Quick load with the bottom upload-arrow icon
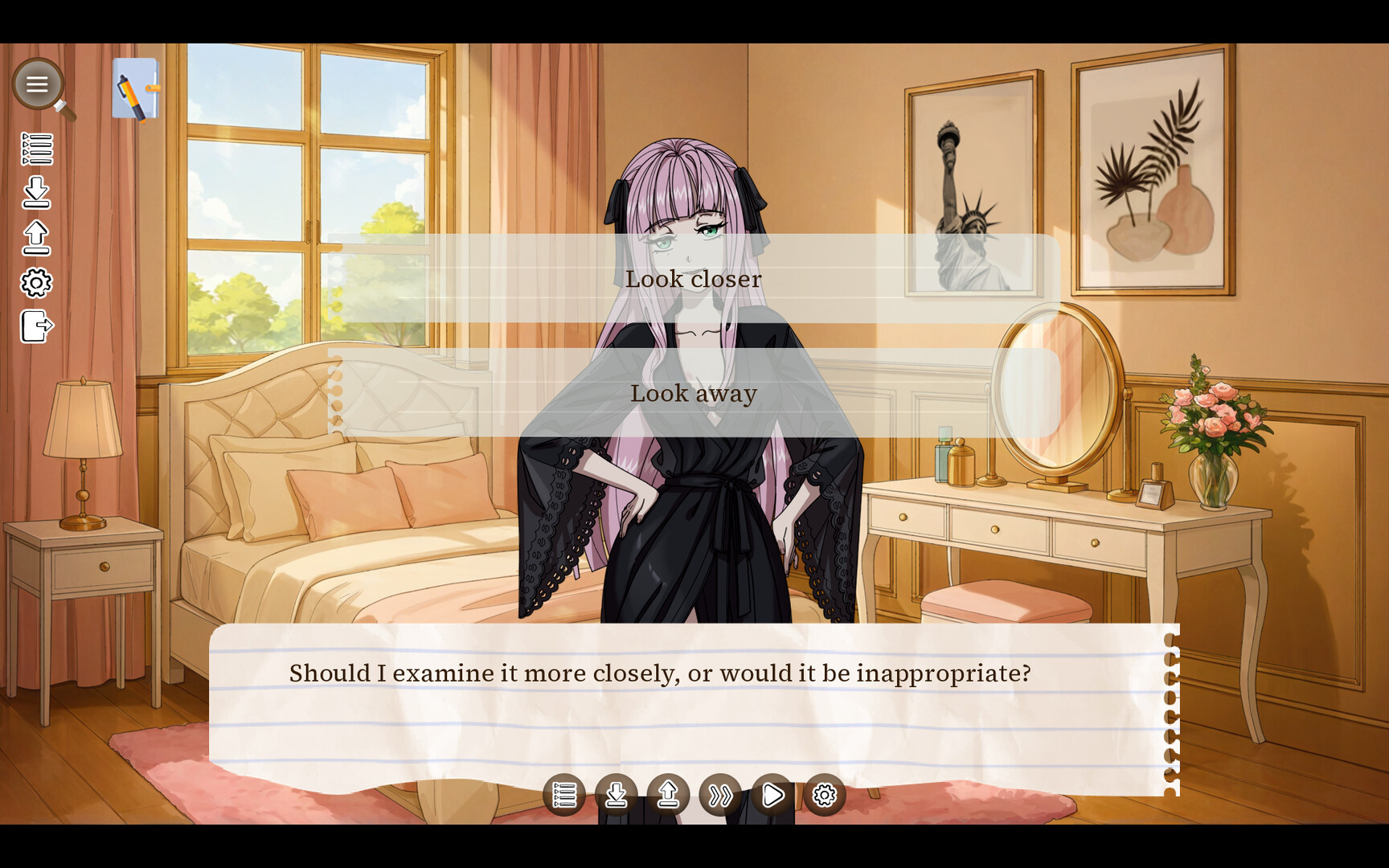Screen dimensions: 1389x868 [670, 795]
